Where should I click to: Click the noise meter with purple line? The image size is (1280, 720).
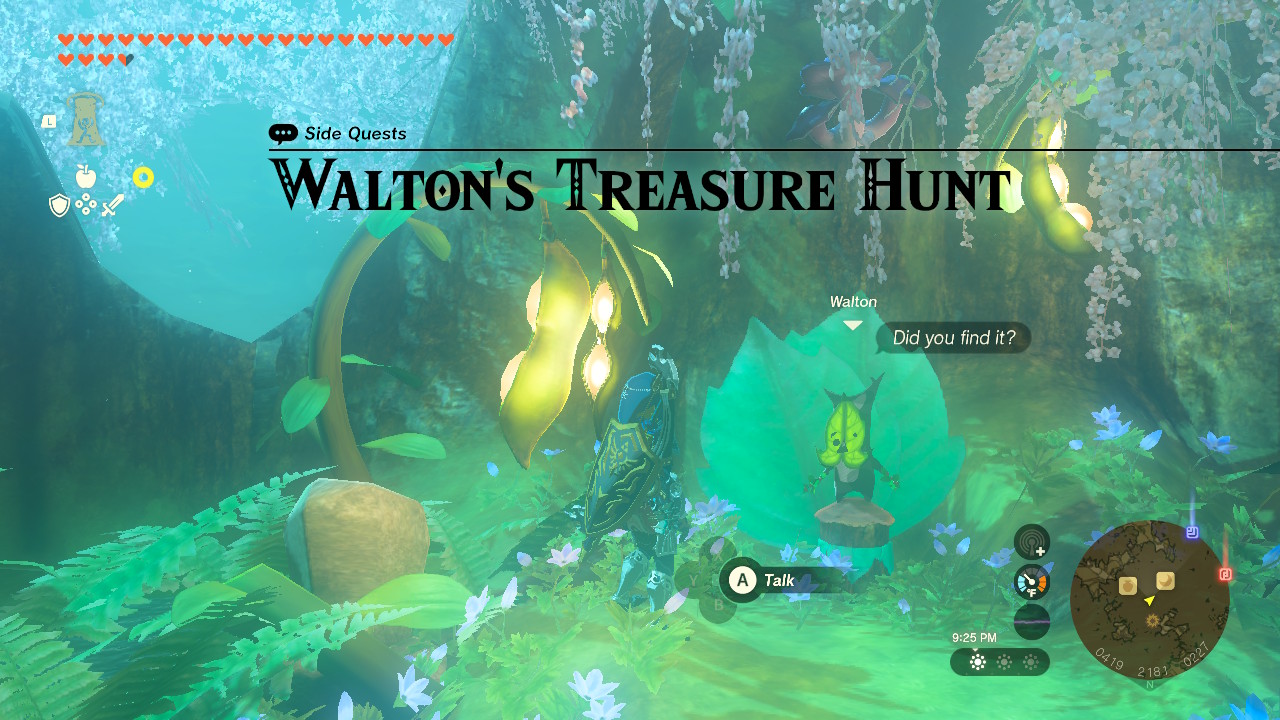tap(1032, 621)
